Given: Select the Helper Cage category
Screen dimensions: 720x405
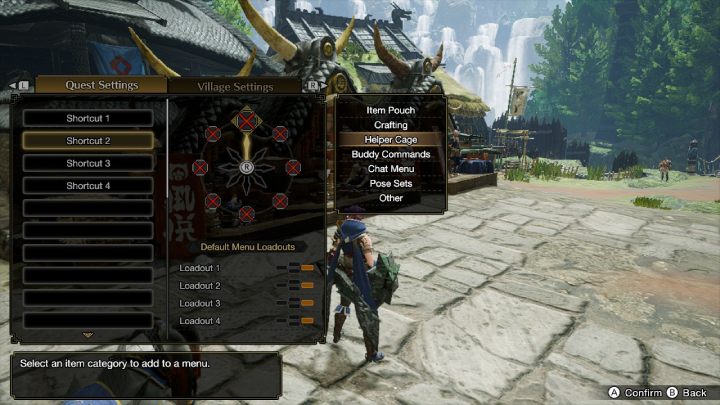Looking at the screenshot, I should tap(391, 140).
